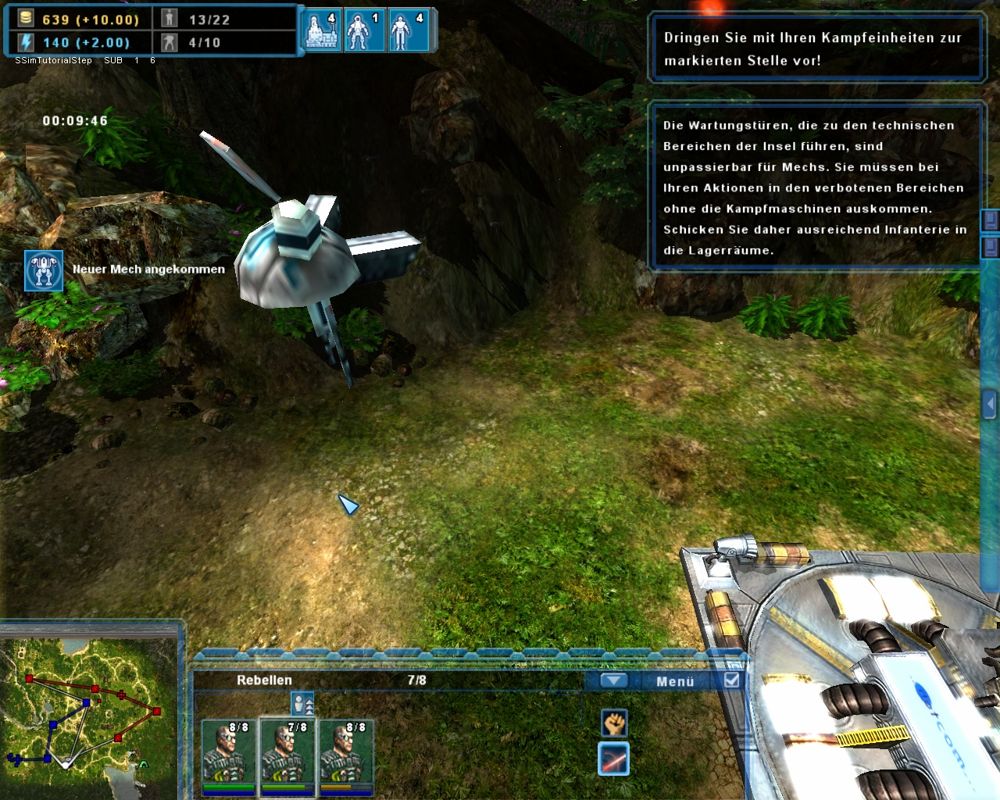Click the dropdown arrow beside Menü
Screen dimensions: 1000x800
(x=614, y=681)
